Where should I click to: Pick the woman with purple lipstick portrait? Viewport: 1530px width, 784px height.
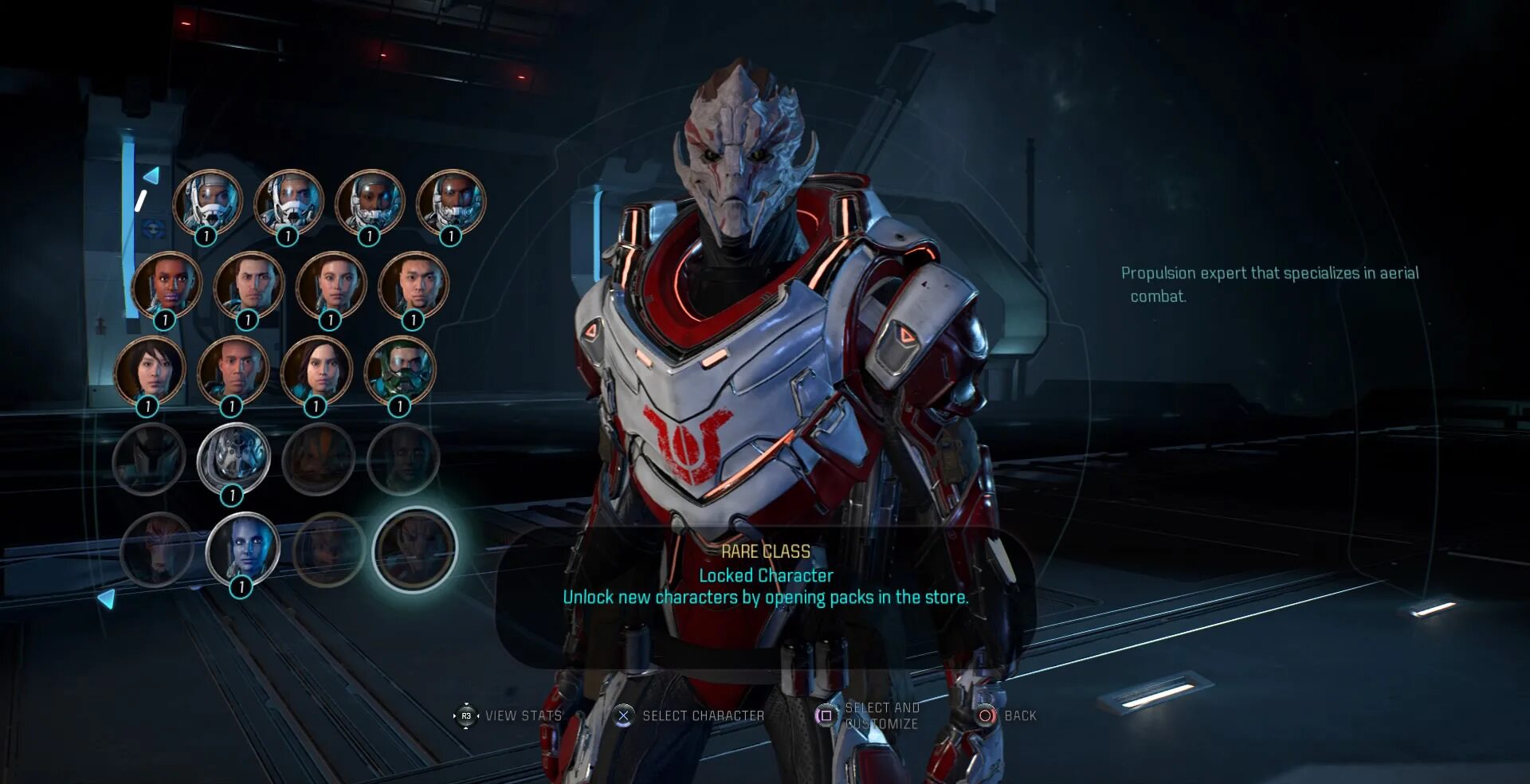(167, 284)
